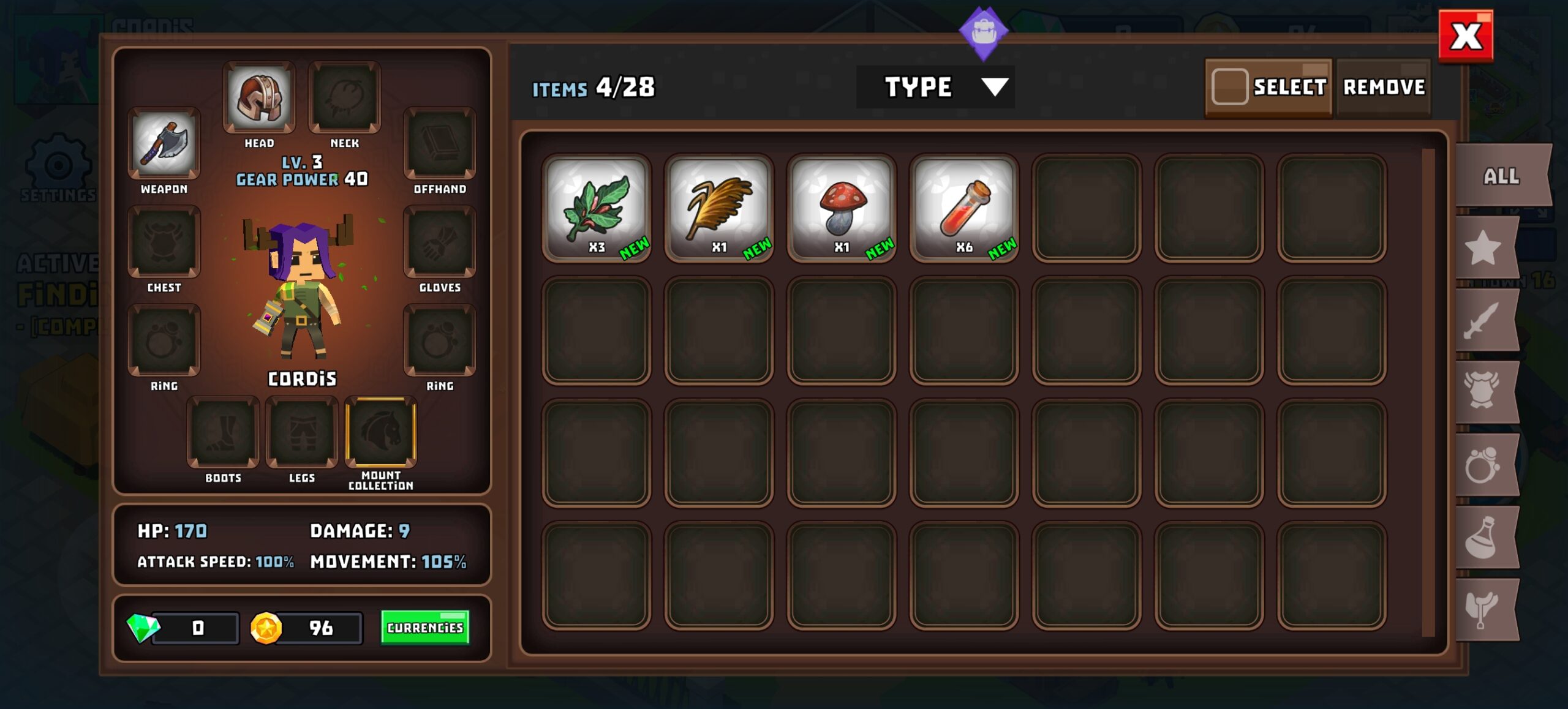Open the saddle mount filter tab
Screen dimensions: 1568x709
(1483, 609)
